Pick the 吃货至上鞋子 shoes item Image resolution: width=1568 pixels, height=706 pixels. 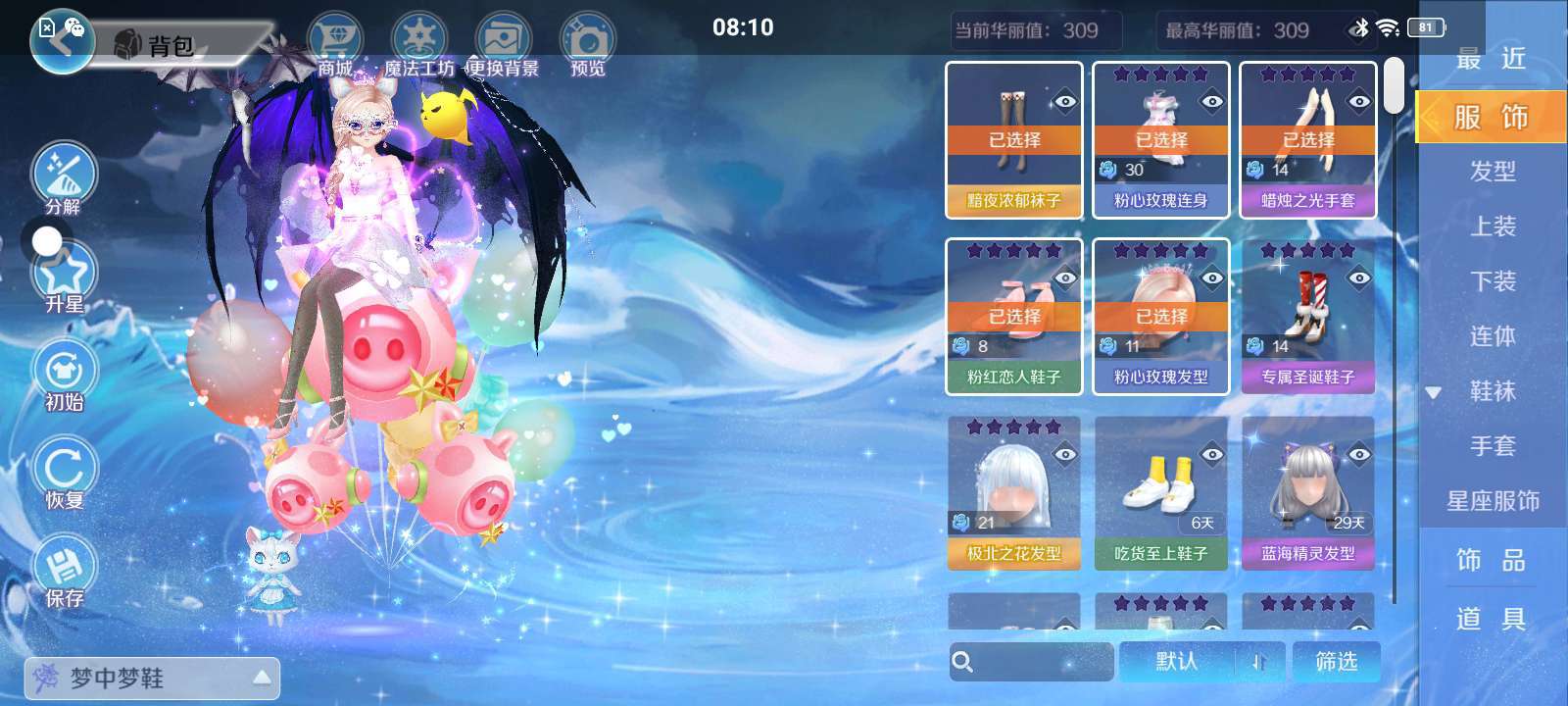point(1161,493)
